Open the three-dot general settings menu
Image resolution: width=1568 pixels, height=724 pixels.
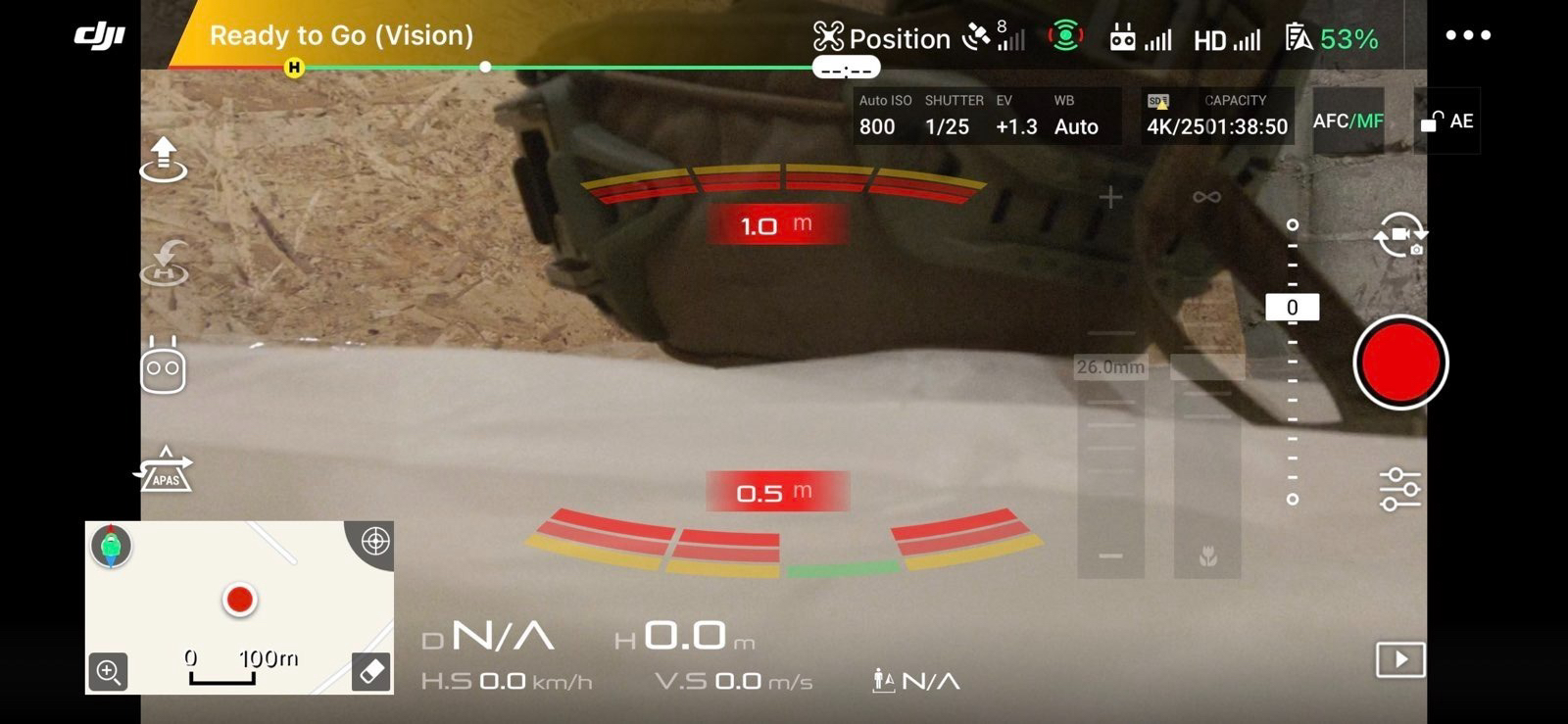coord(1467,35)
